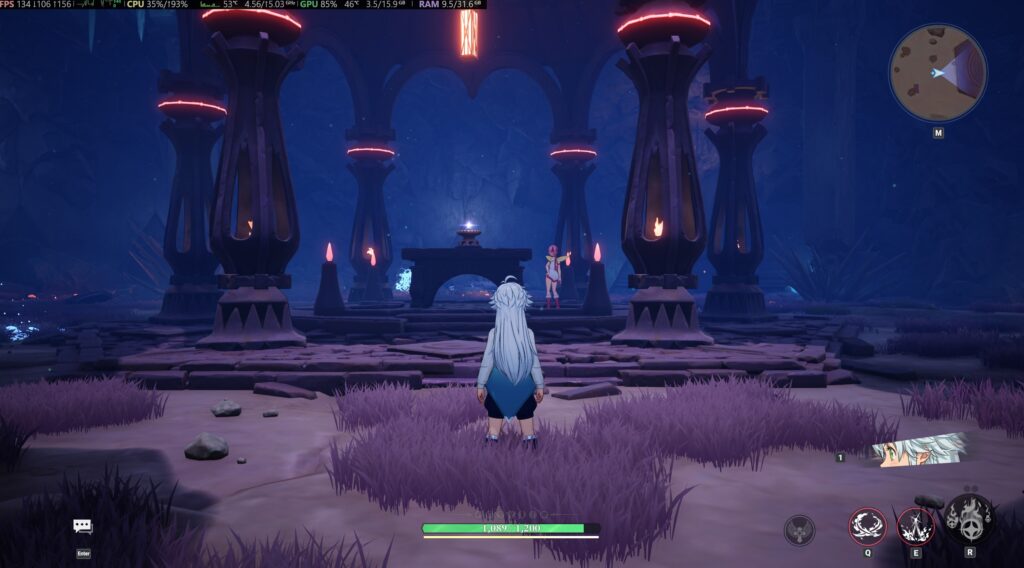Screen dimensions: 1024x568
Task: Select the white-haired character portrait
Action: 918,451
